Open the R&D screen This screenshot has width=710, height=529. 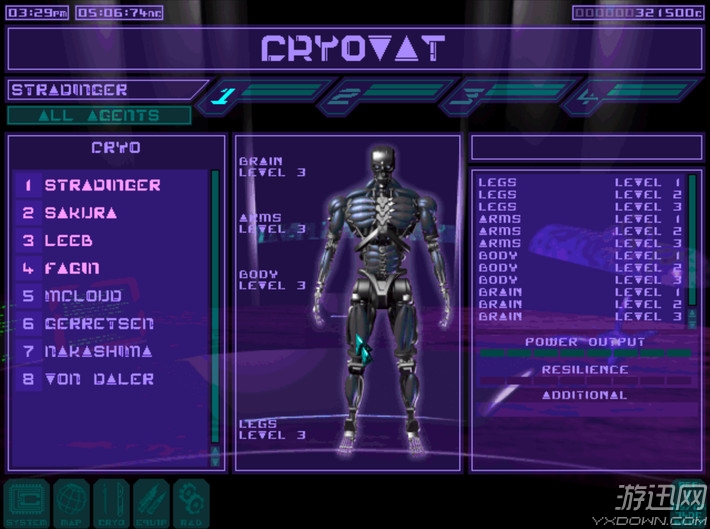coord(190,503)
